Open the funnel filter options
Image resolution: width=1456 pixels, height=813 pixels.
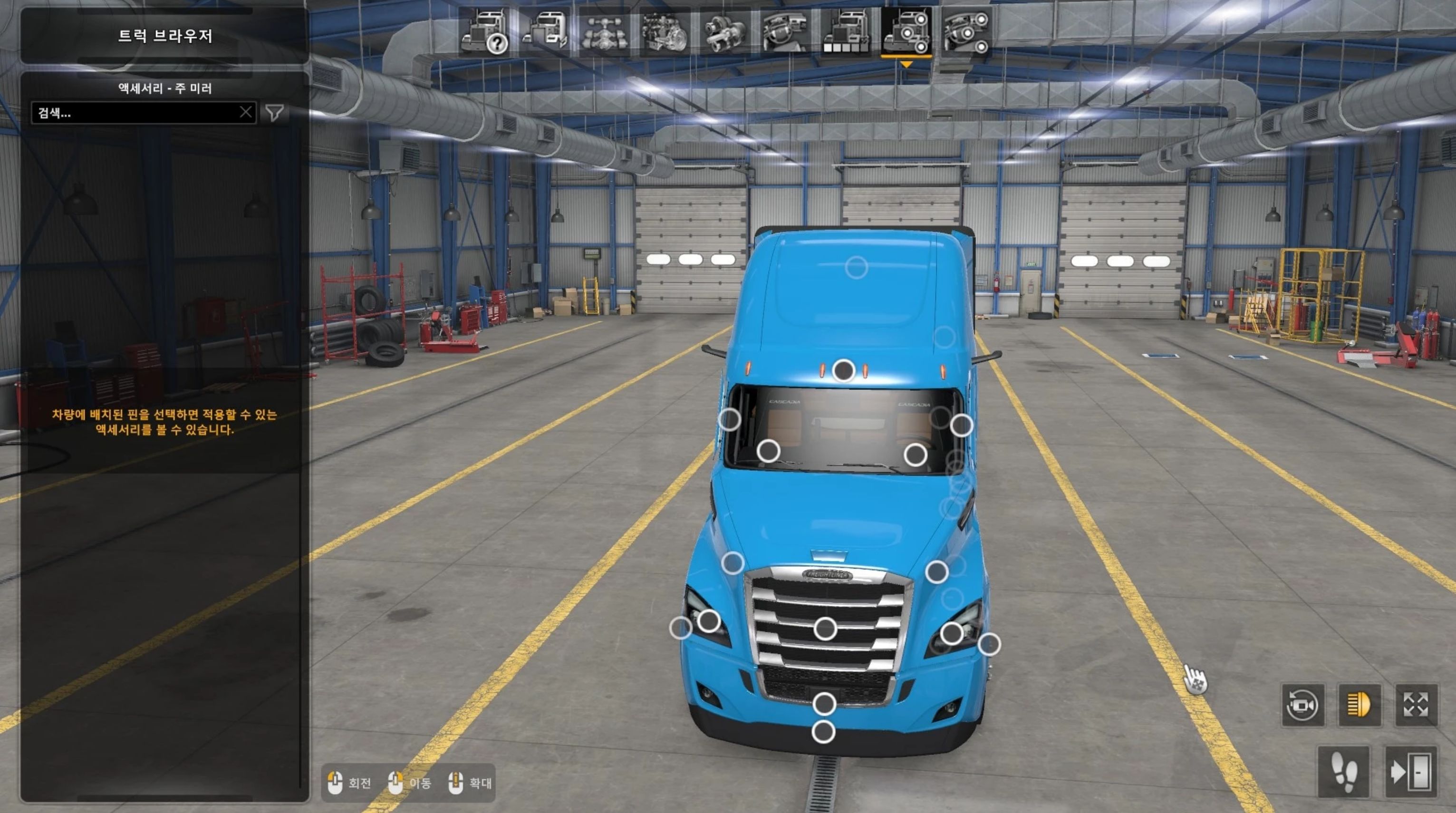click(275, 113)
